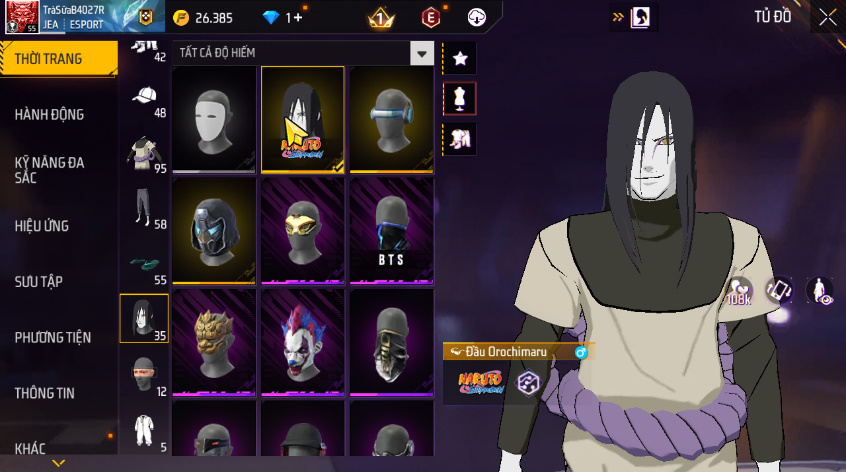Go to the SƯU TẬP tab
Image resolution: width=846 pixels, height=472 pixels.
39,282
